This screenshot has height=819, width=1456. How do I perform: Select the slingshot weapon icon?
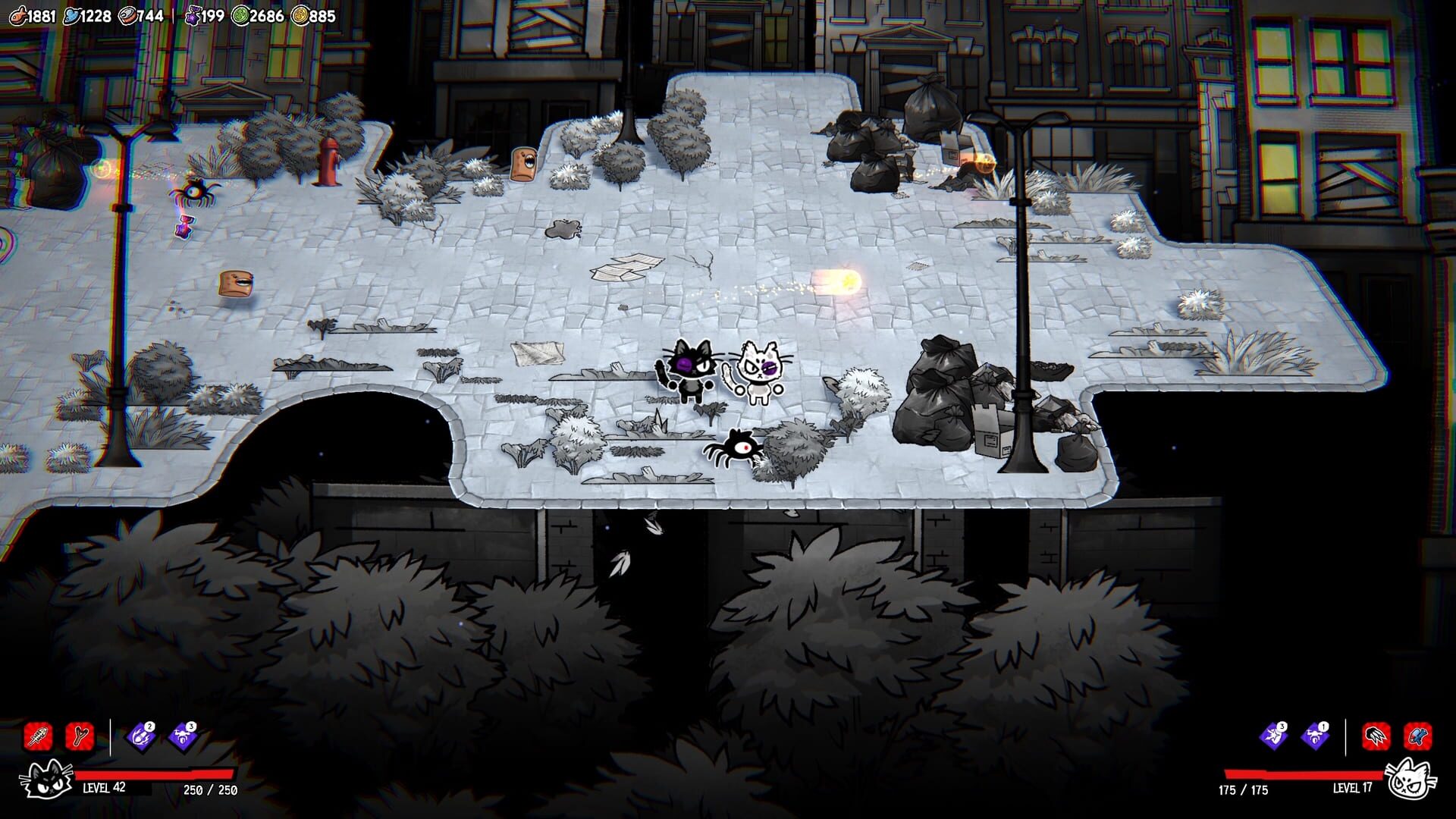click(x=78, y=736)
